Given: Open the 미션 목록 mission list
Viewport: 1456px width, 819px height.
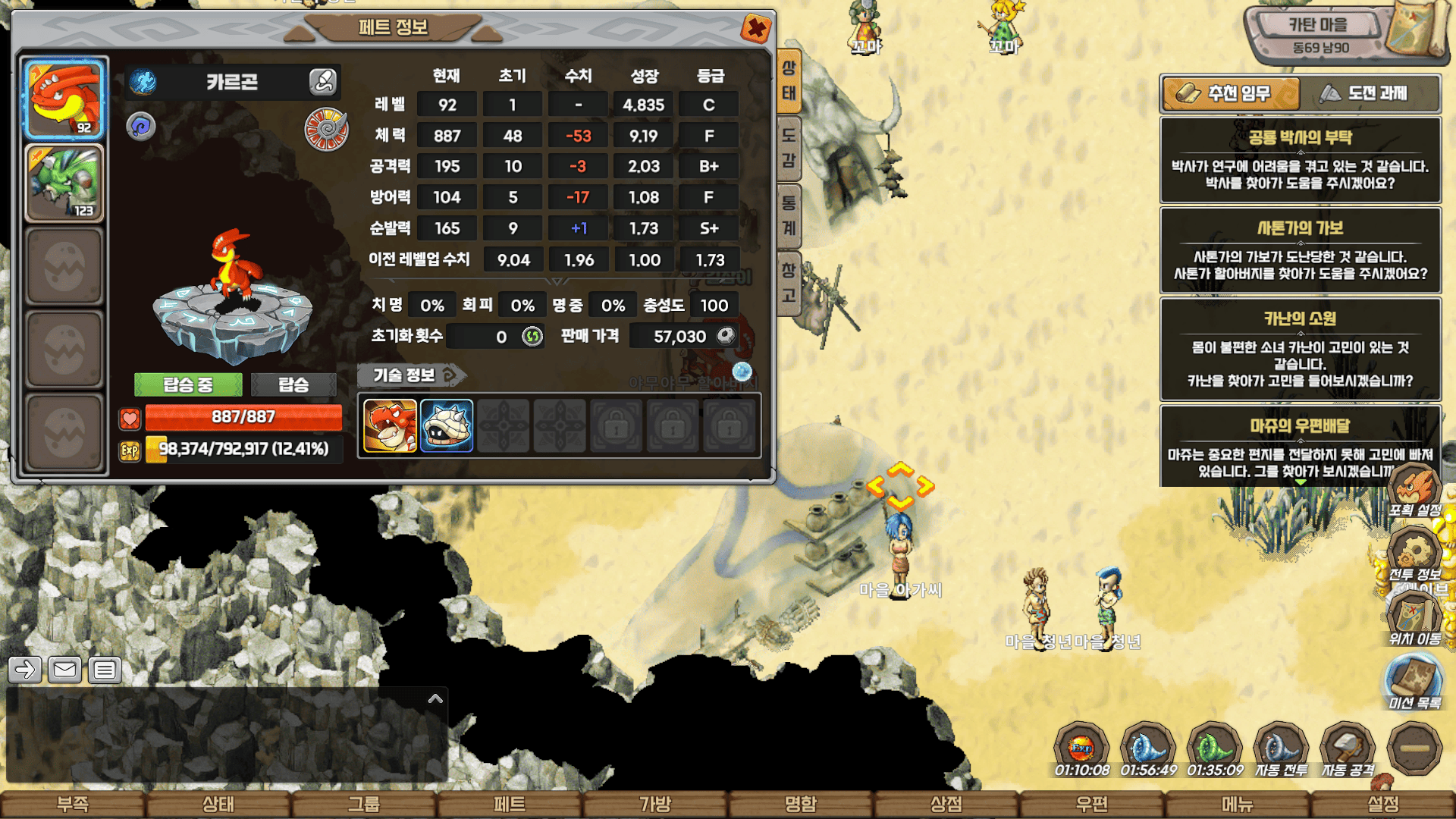Looking at the screenshot, I should [x=1414, y=682].
